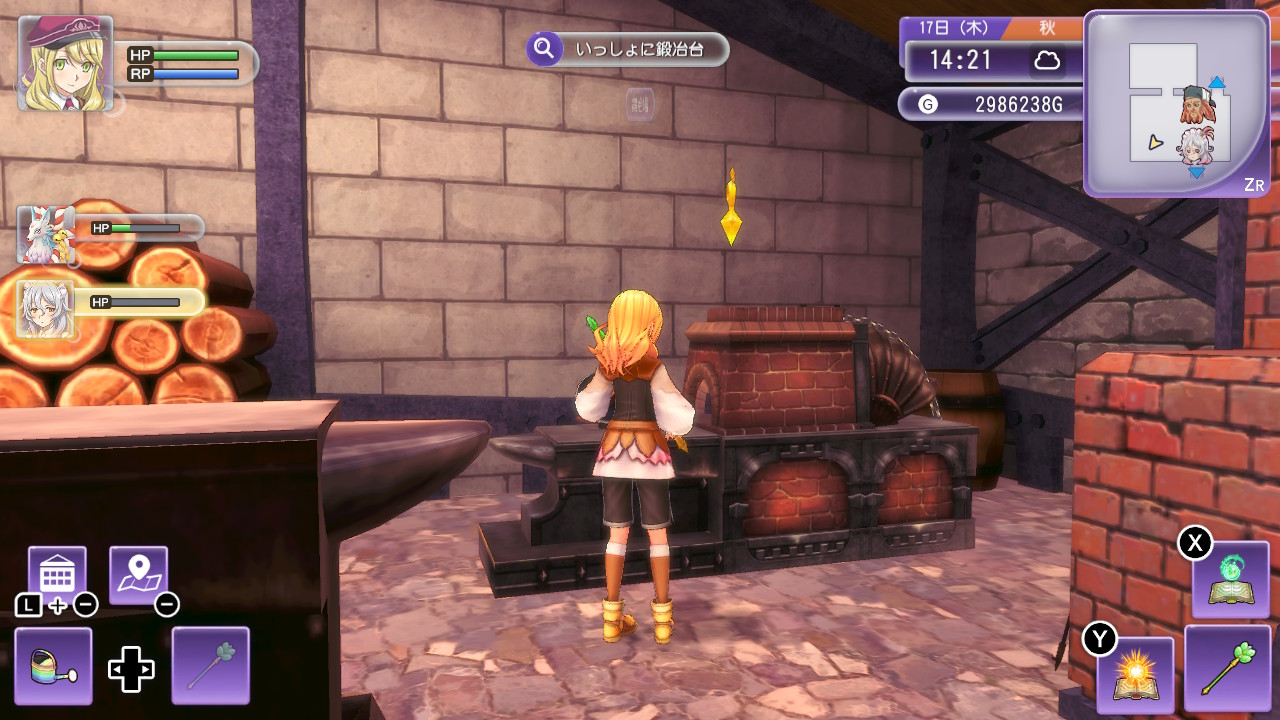Select the silver-haired companion portrait
The height and width of the screenshot is (720, 1280).
pos(46,308)
